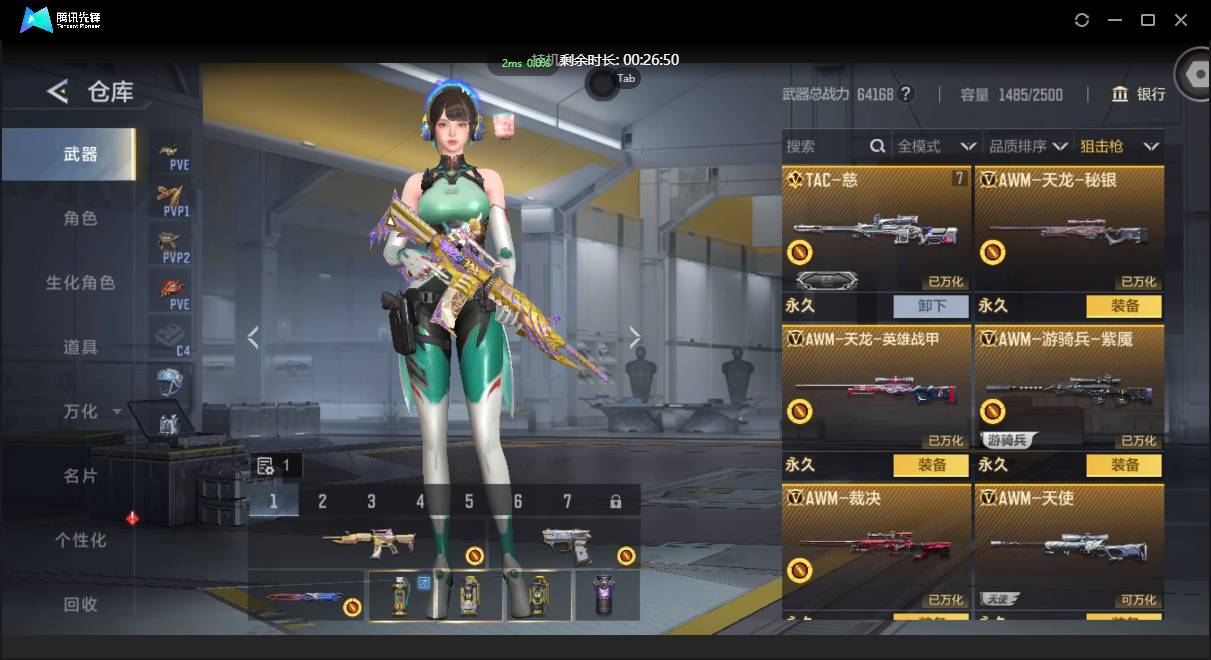Unequip TAC-慈 with the 卸下 button
1211x660 pixels.
click(x=931, y=306)
